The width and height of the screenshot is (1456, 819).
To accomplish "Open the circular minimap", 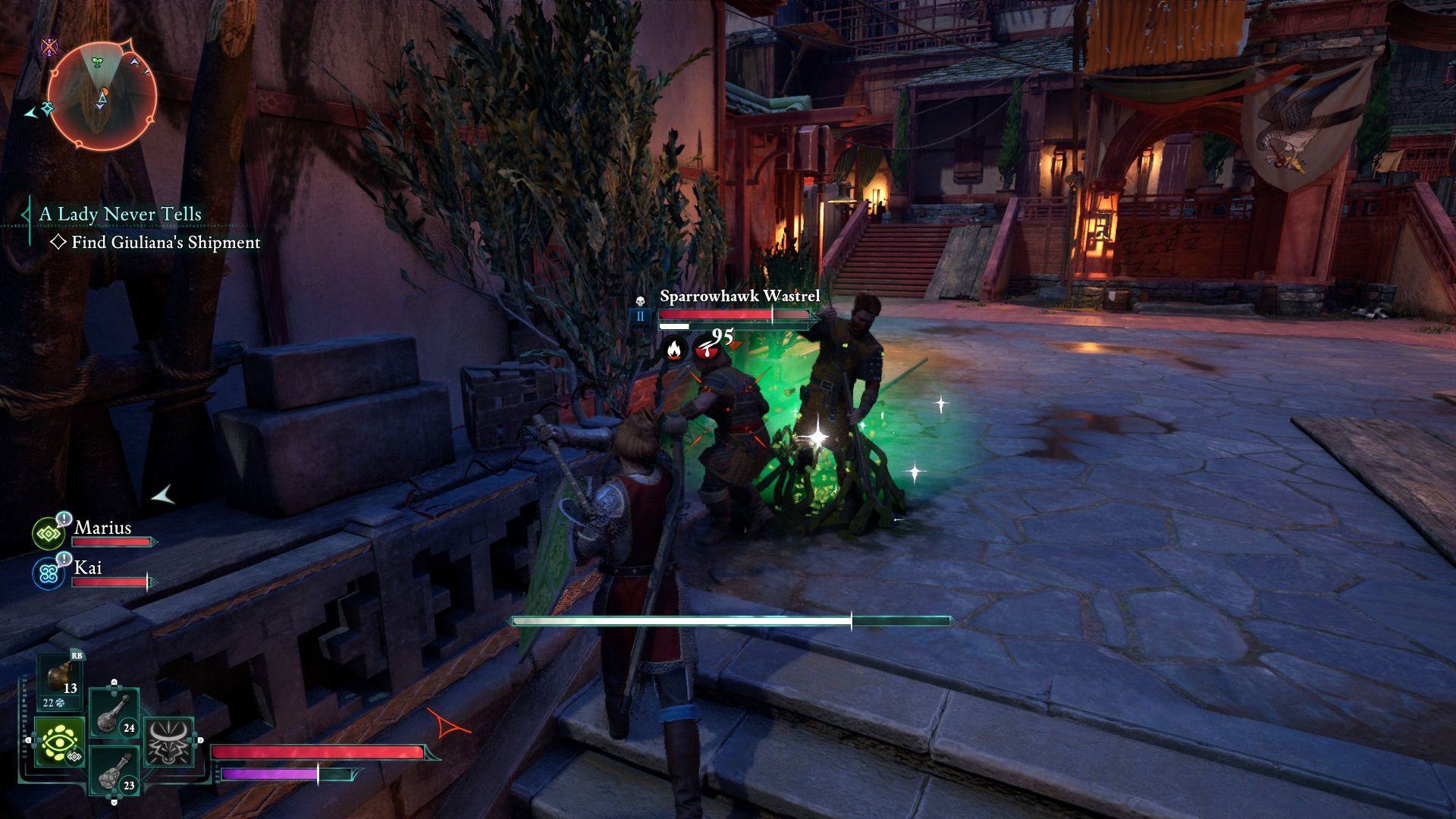I will coord(102,96).
